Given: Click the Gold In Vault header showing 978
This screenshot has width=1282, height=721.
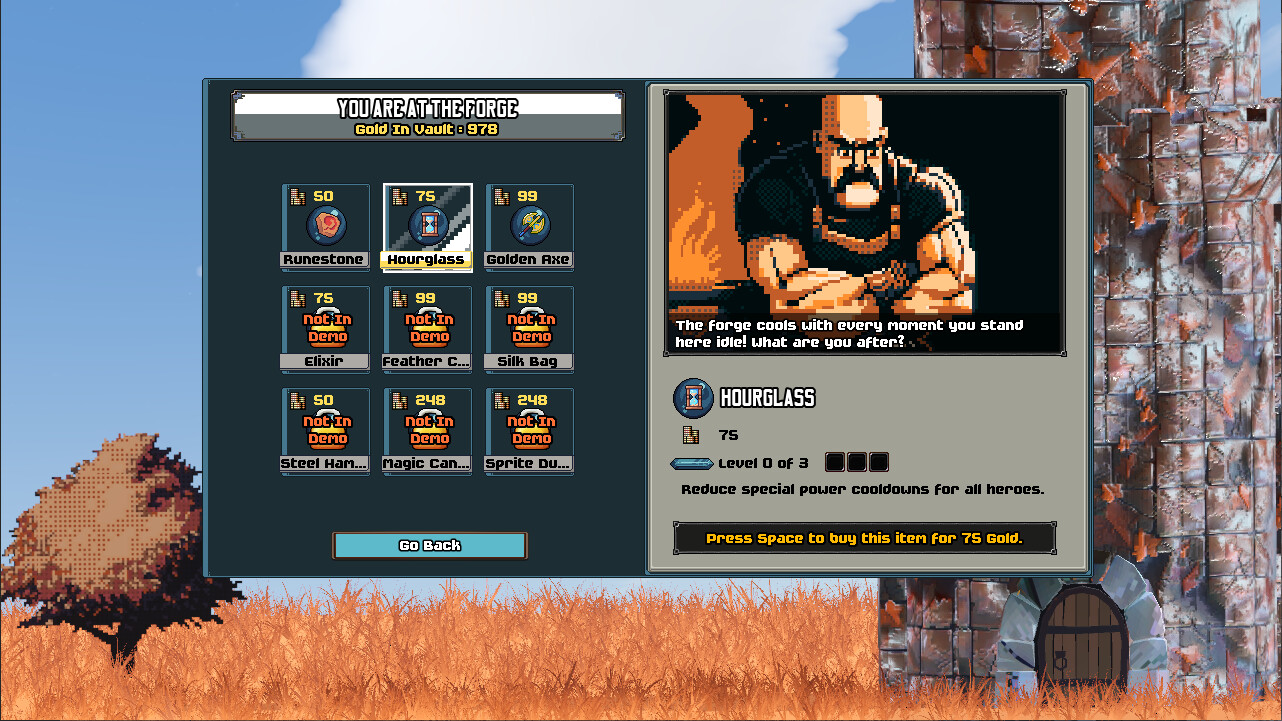Looking at the screenshot, I should [x=429, y=128].
